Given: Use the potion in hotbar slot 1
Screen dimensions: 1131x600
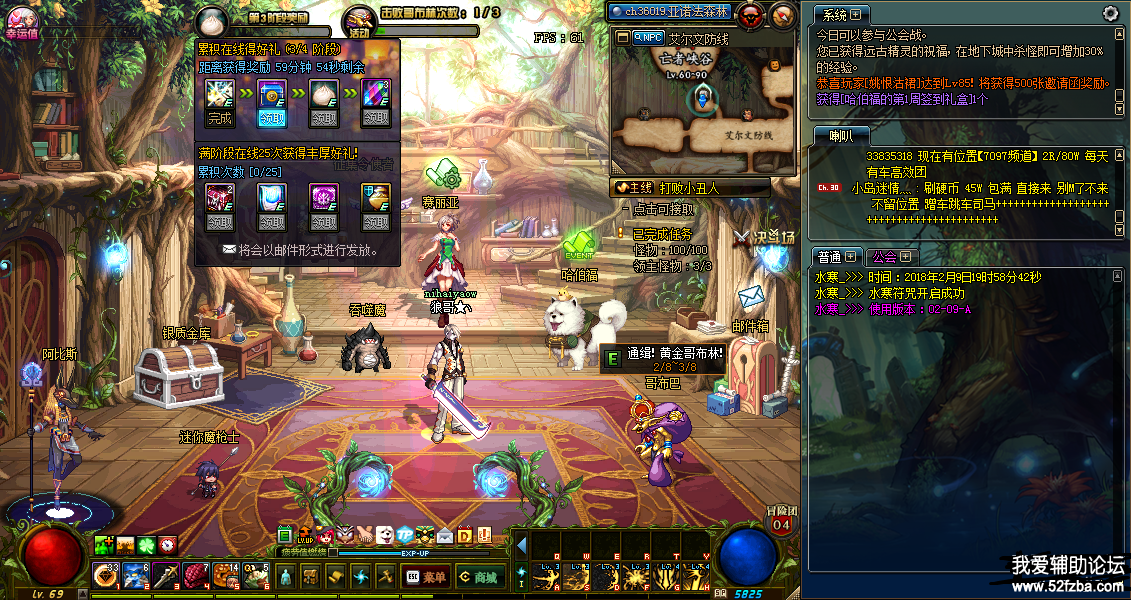Looking at the screenshot, I should (105, 575).
